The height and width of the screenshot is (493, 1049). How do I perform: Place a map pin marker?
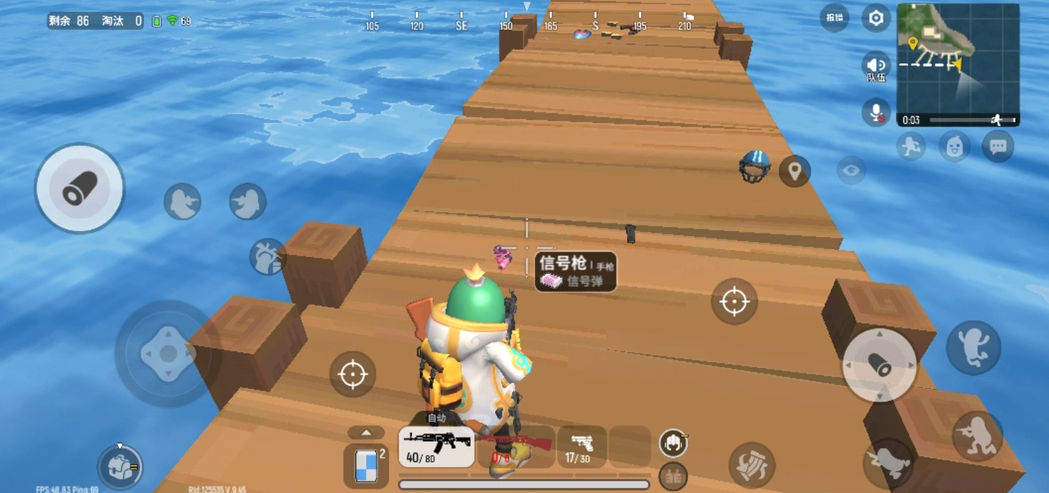pos(795,171)
